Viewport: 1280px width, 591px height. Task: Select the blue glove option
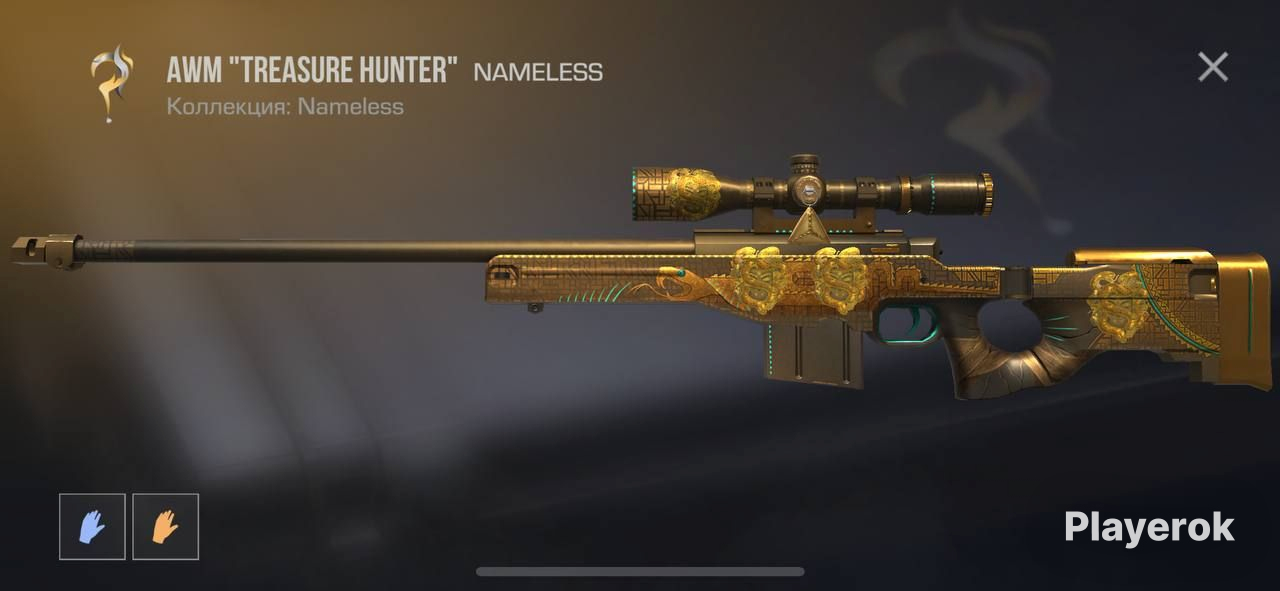pyautogui.click(x=92, y=526)
